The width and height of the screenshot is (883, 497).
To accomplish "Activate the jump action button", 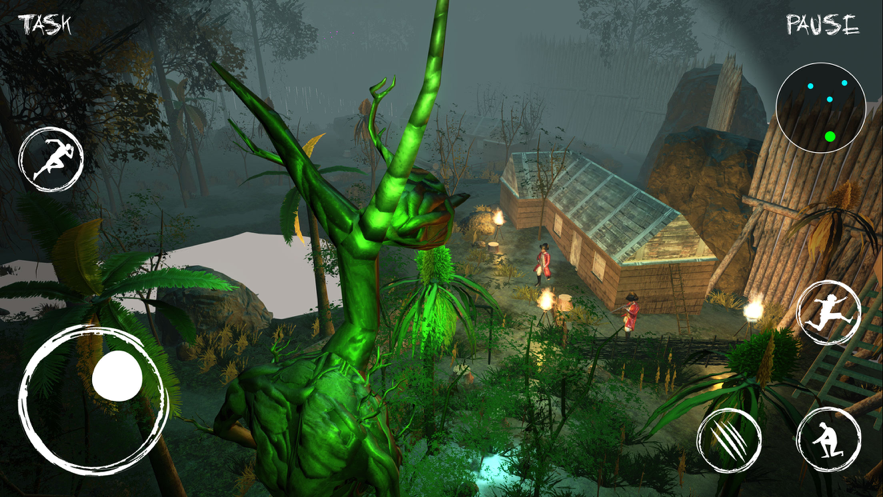I will coord(829,313).
